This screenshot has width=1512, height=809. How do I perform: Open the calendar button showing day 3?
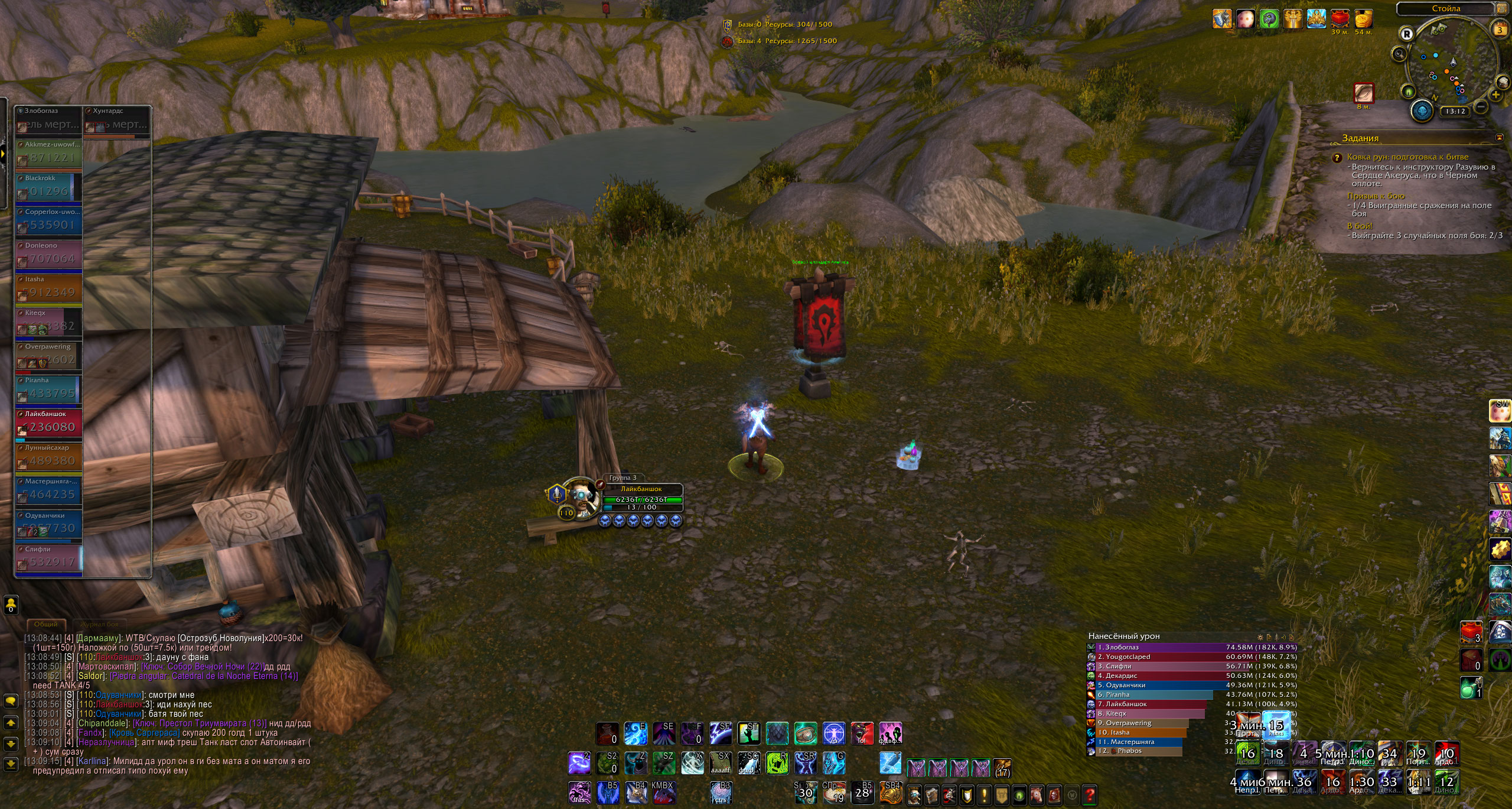pyautogui.click(x=1500, y=30)
